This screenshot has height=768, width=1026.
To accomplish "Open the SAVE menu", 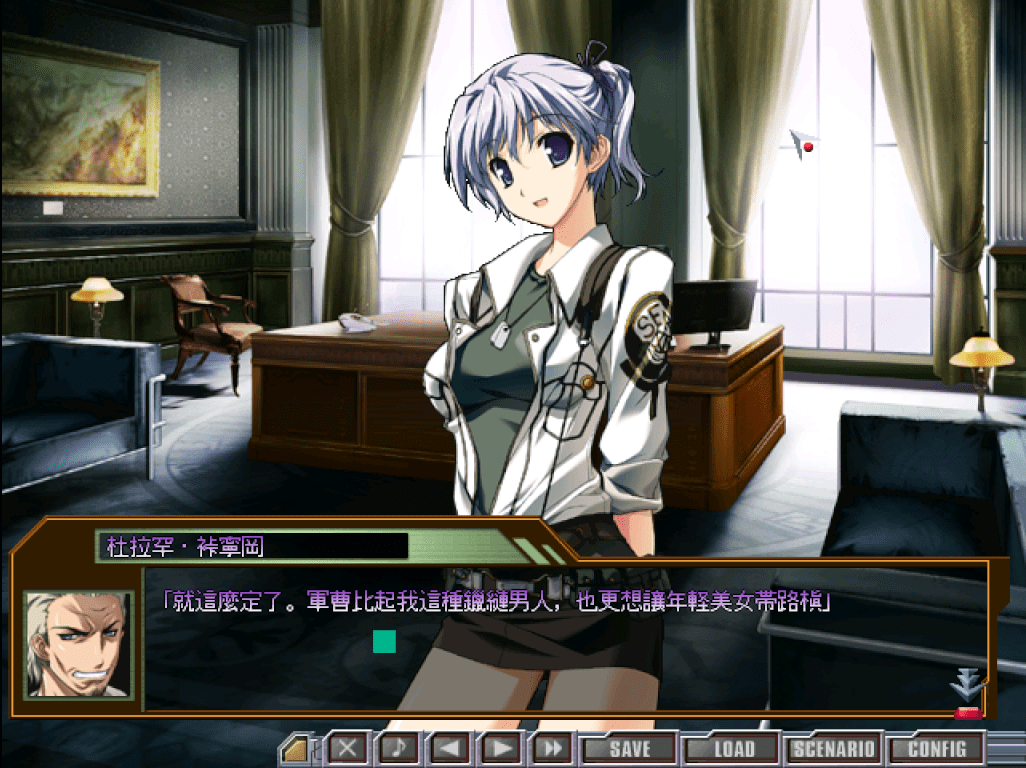I will pos(629,748).
